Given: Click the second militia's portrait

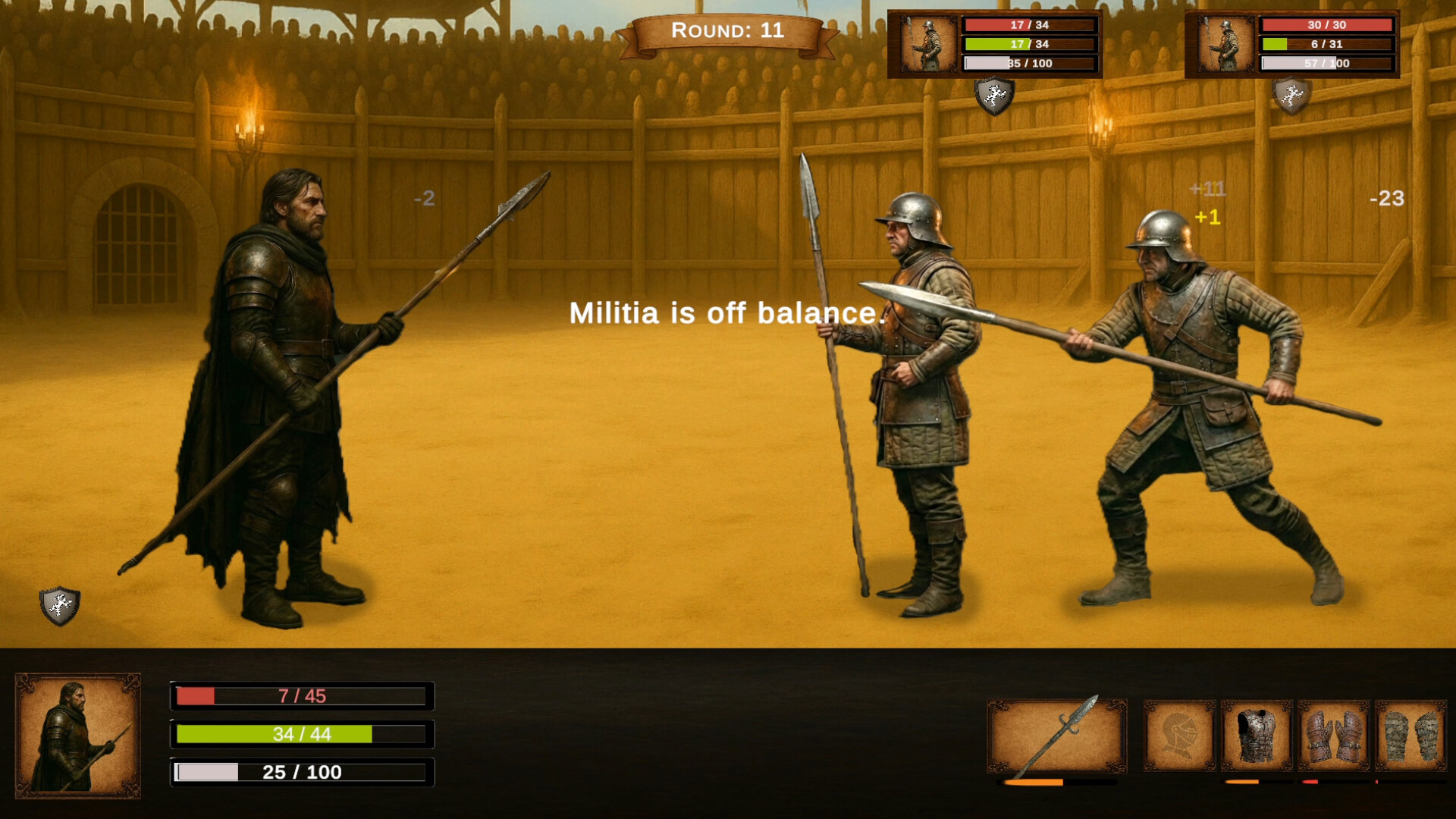Looking at the screenshot, I should click(x=1226, y=42).
